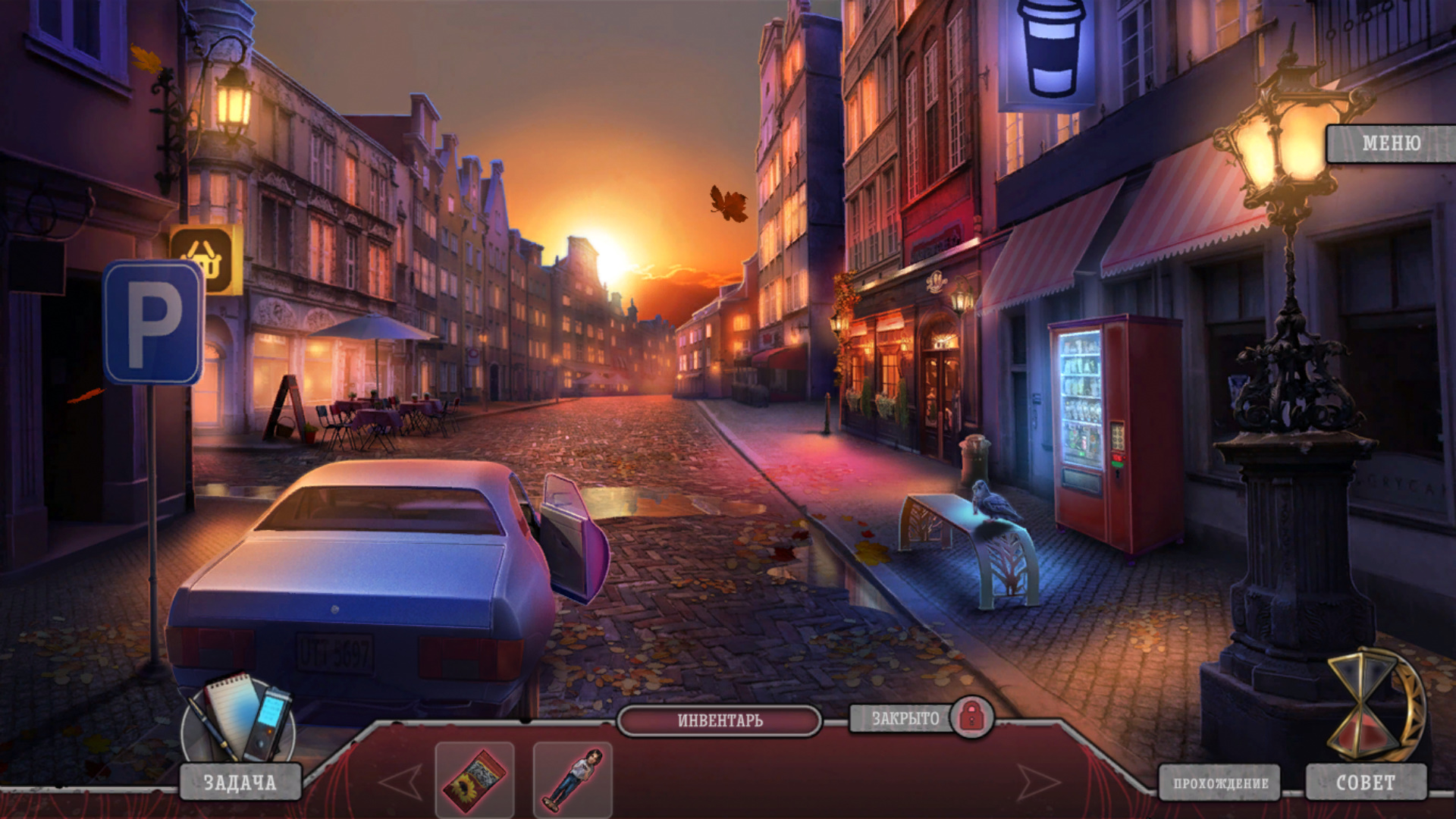Select the girl doll figurine item
Screen dimensions: 1456x819
[573, 780]
